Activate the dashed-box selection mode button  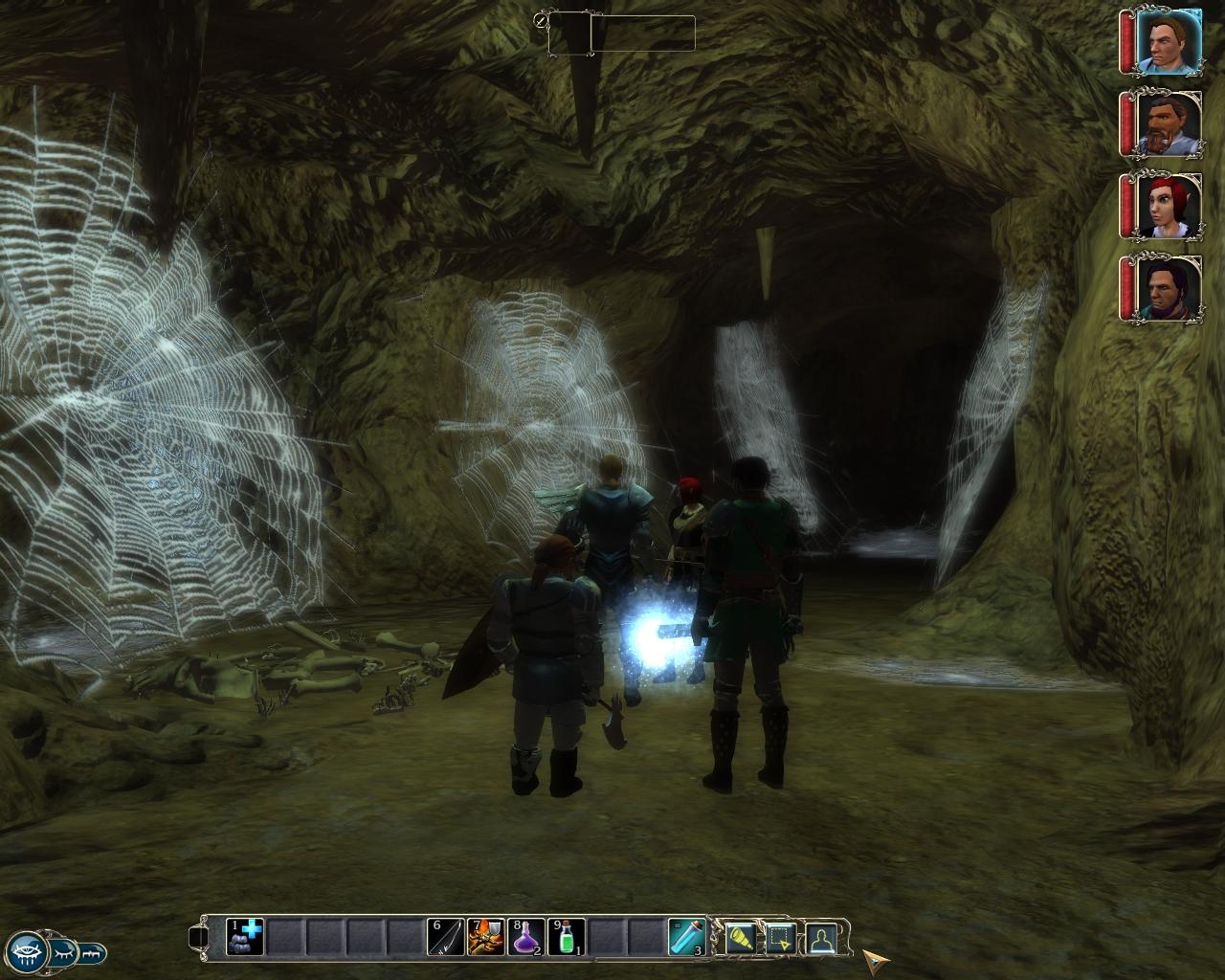coord(781,939)
